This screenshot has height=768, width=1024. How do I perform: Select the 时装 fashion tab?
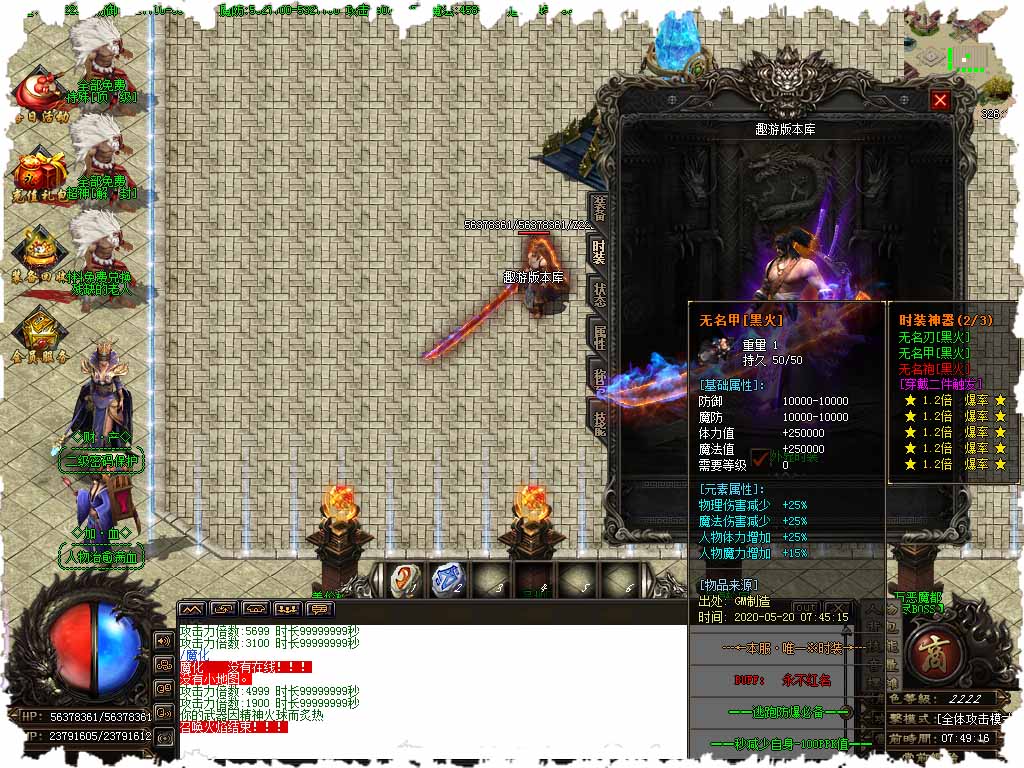click(599, 252)
